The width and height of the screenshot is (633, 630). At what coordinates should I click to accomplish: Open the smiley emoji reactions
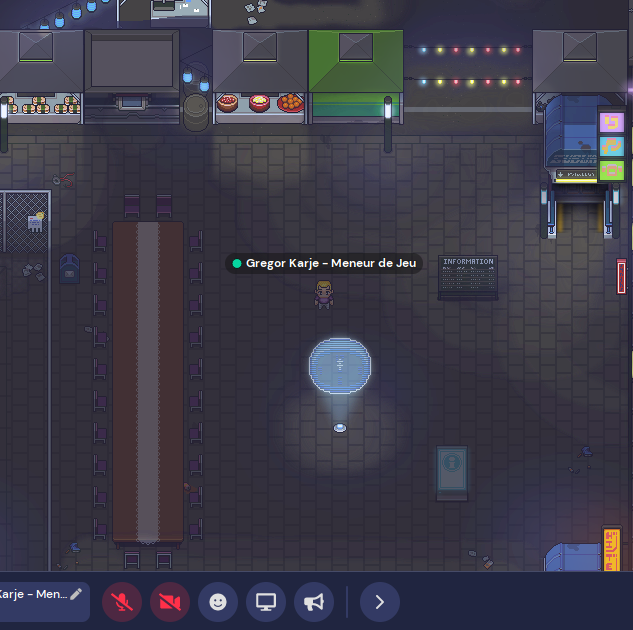(218, 602)
